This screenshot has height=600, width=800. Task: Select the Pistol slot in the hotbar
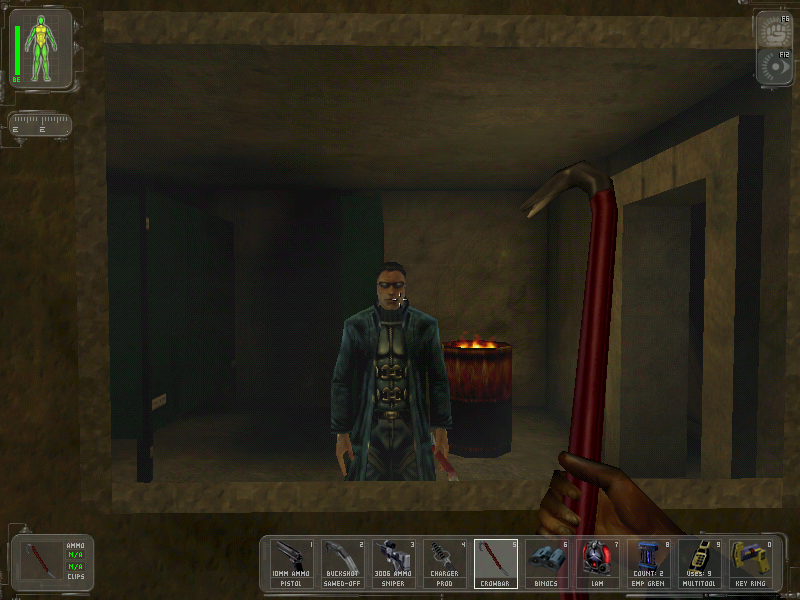point(291,565)
